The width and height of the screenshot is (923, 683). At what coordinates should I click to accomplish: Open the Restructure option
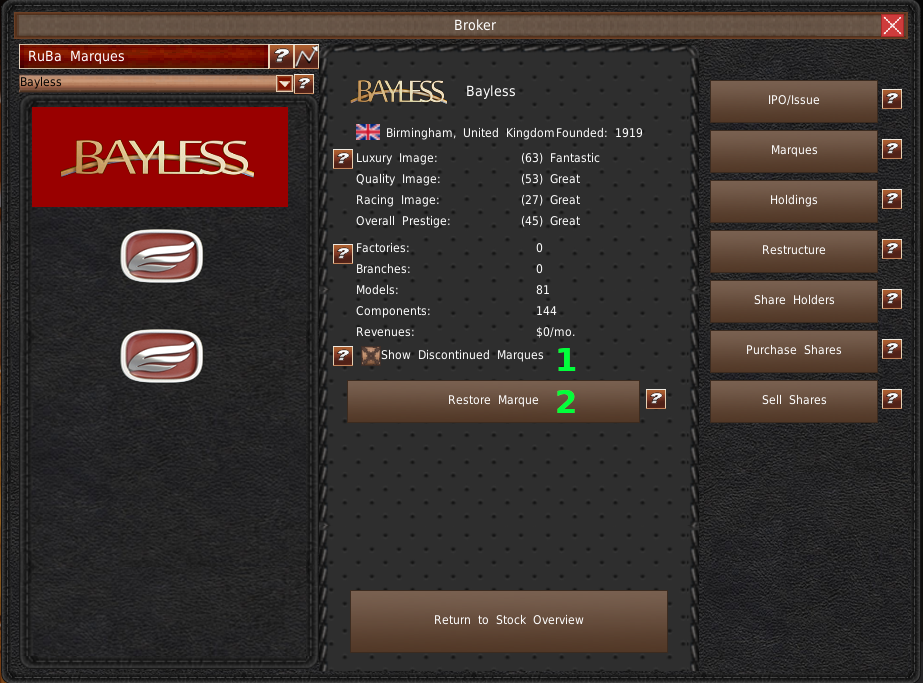[793, 250]
